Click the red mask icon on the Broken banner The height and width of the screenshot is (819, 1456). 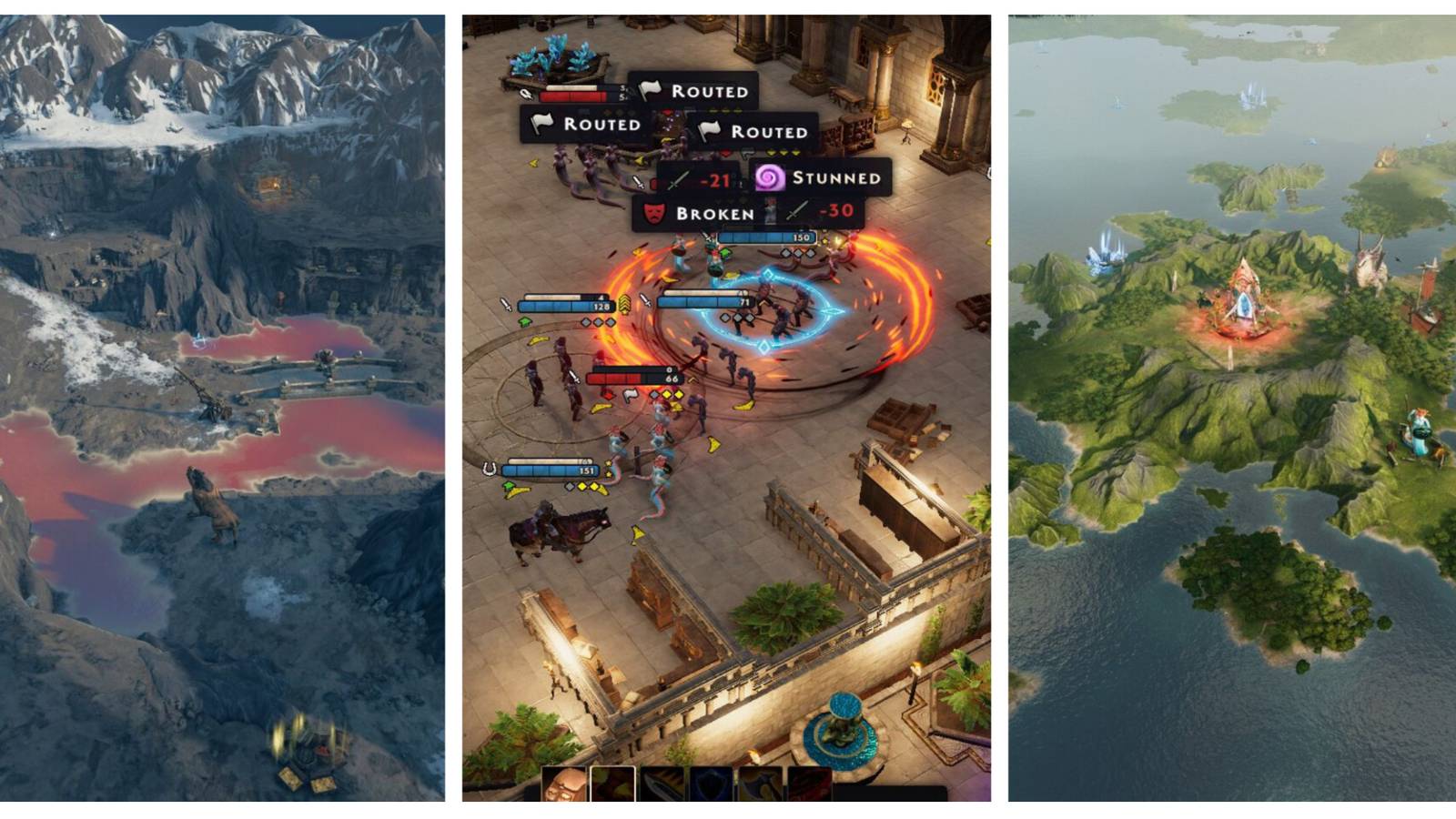click(x=655, y=212)
